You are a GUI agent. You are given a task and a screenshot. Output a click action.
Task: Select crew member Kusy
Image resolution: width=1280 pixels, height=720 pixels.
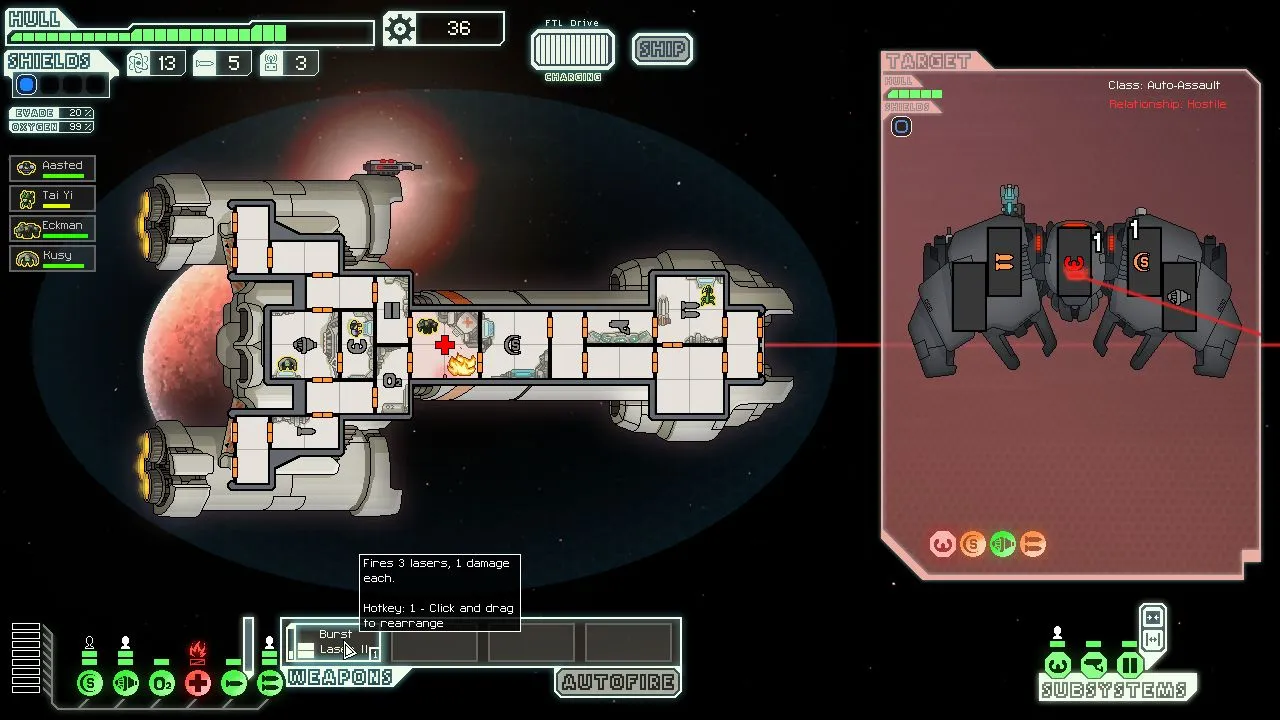(x=53, y=258)
